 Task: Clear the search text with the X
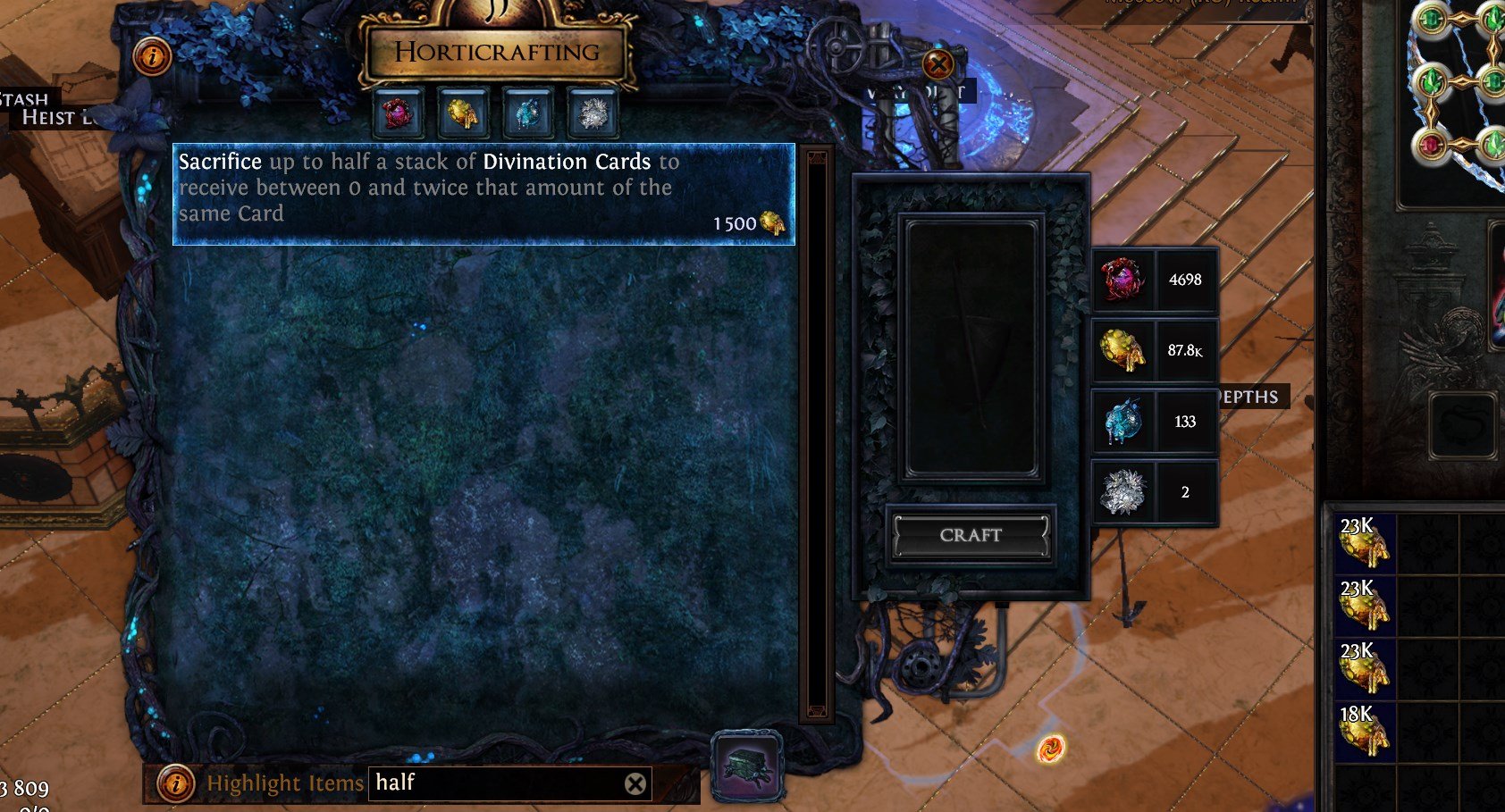635,783
